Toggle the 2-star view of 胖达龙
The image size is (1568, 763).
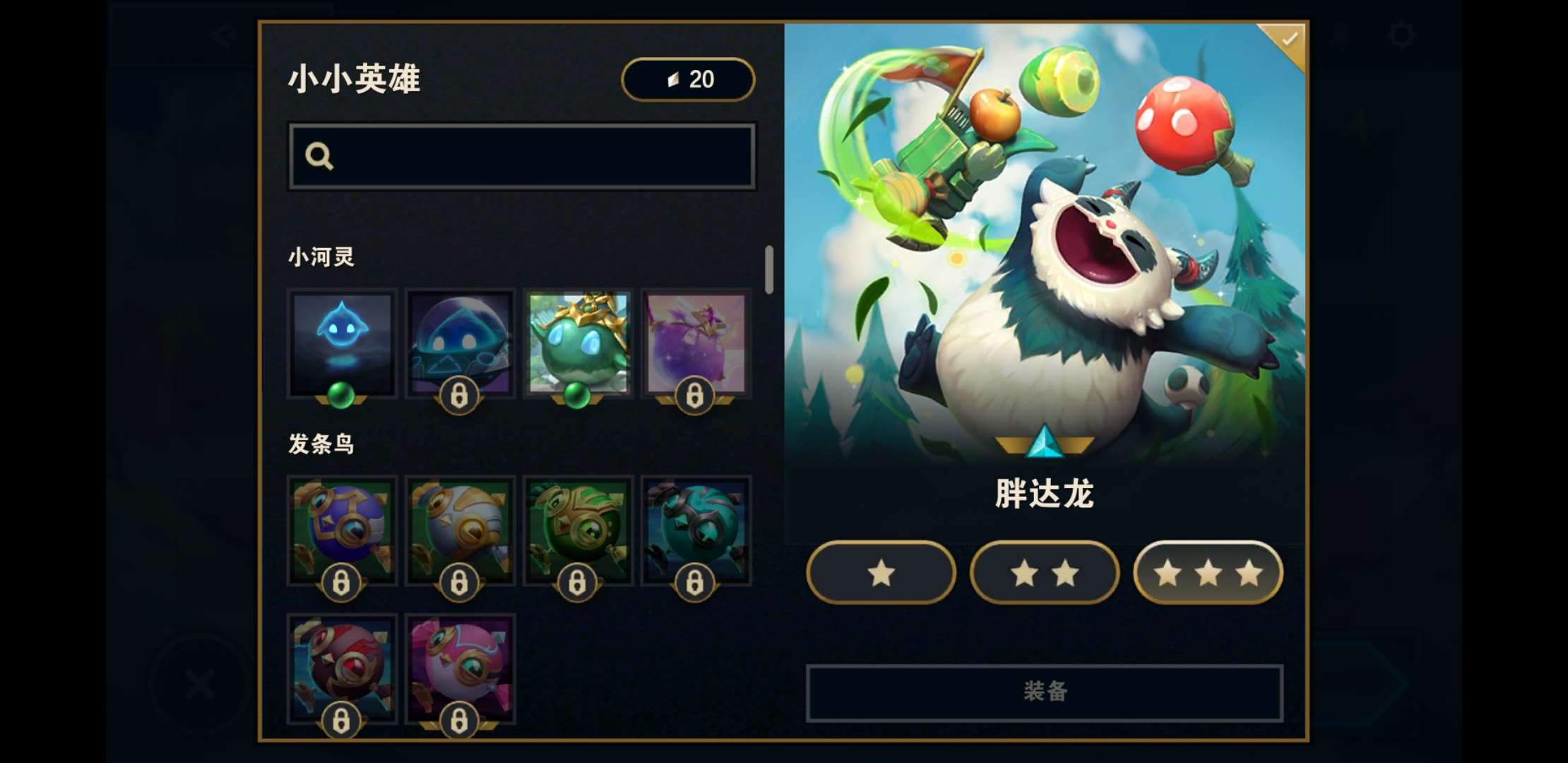pyautogui.click(x=1044, y=574)
